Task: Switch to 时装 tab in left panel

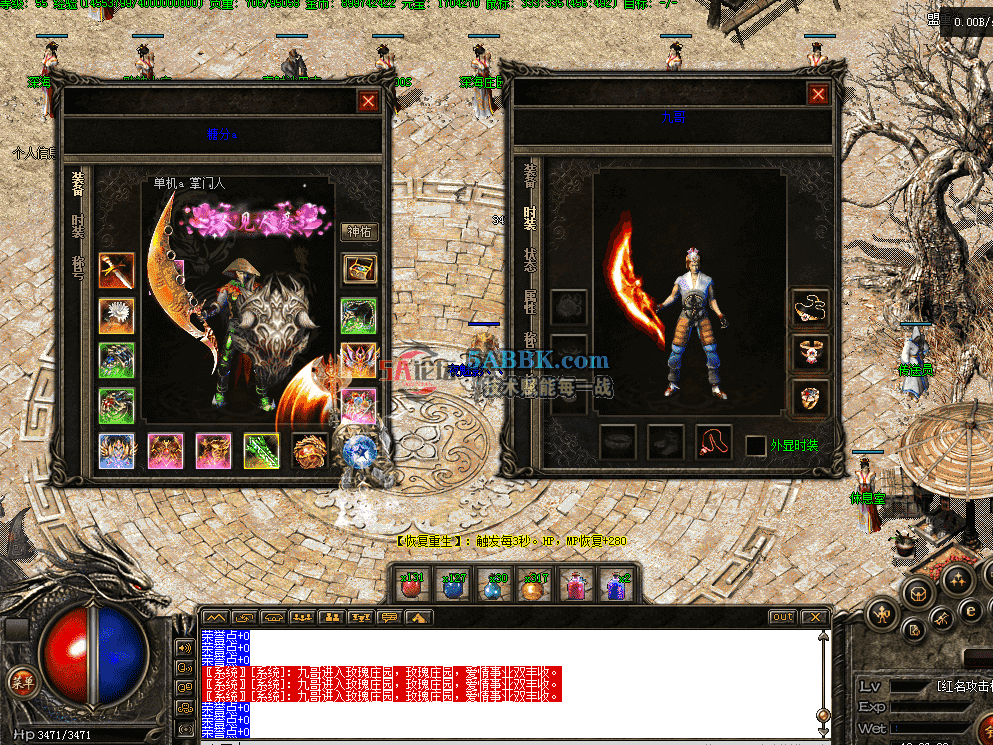Action: click(77, 225)
